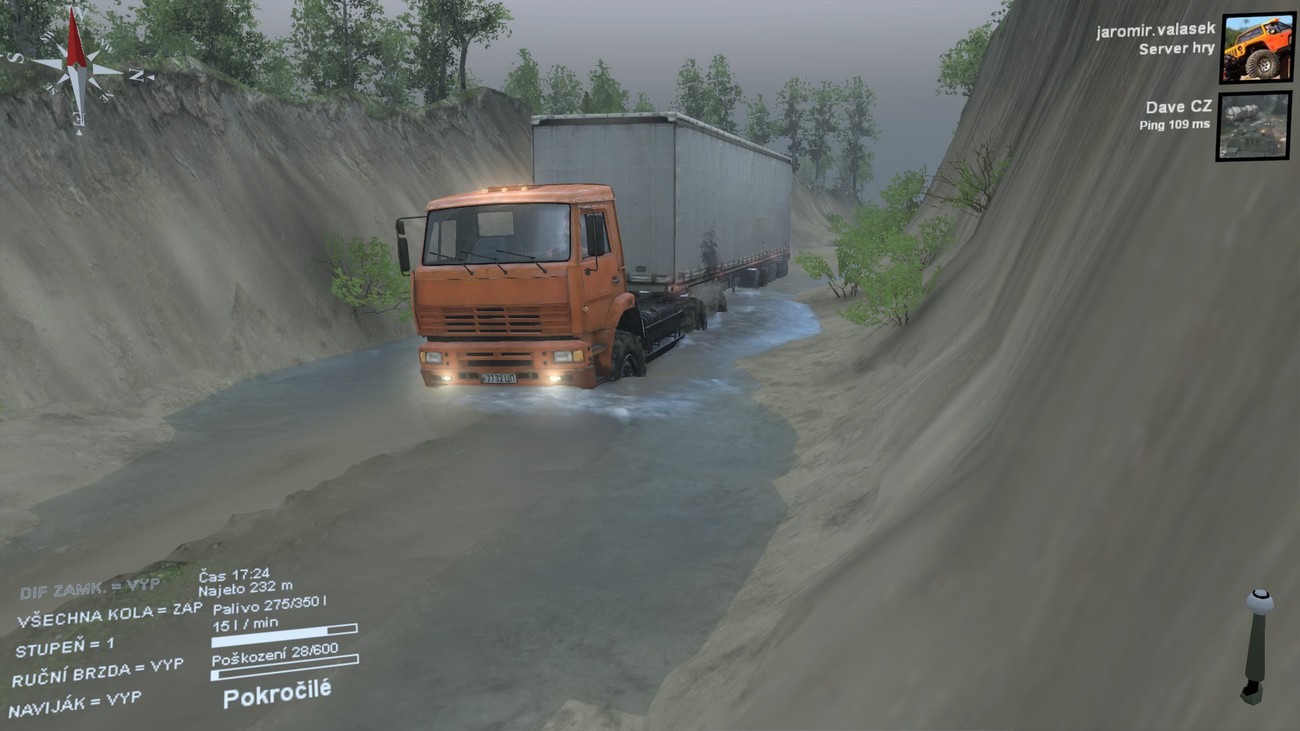This screenshot has height=731, width=1300.
Task: Toggle VŠECHNA KOLA all-wheel drive
Action: coord(109,617)
